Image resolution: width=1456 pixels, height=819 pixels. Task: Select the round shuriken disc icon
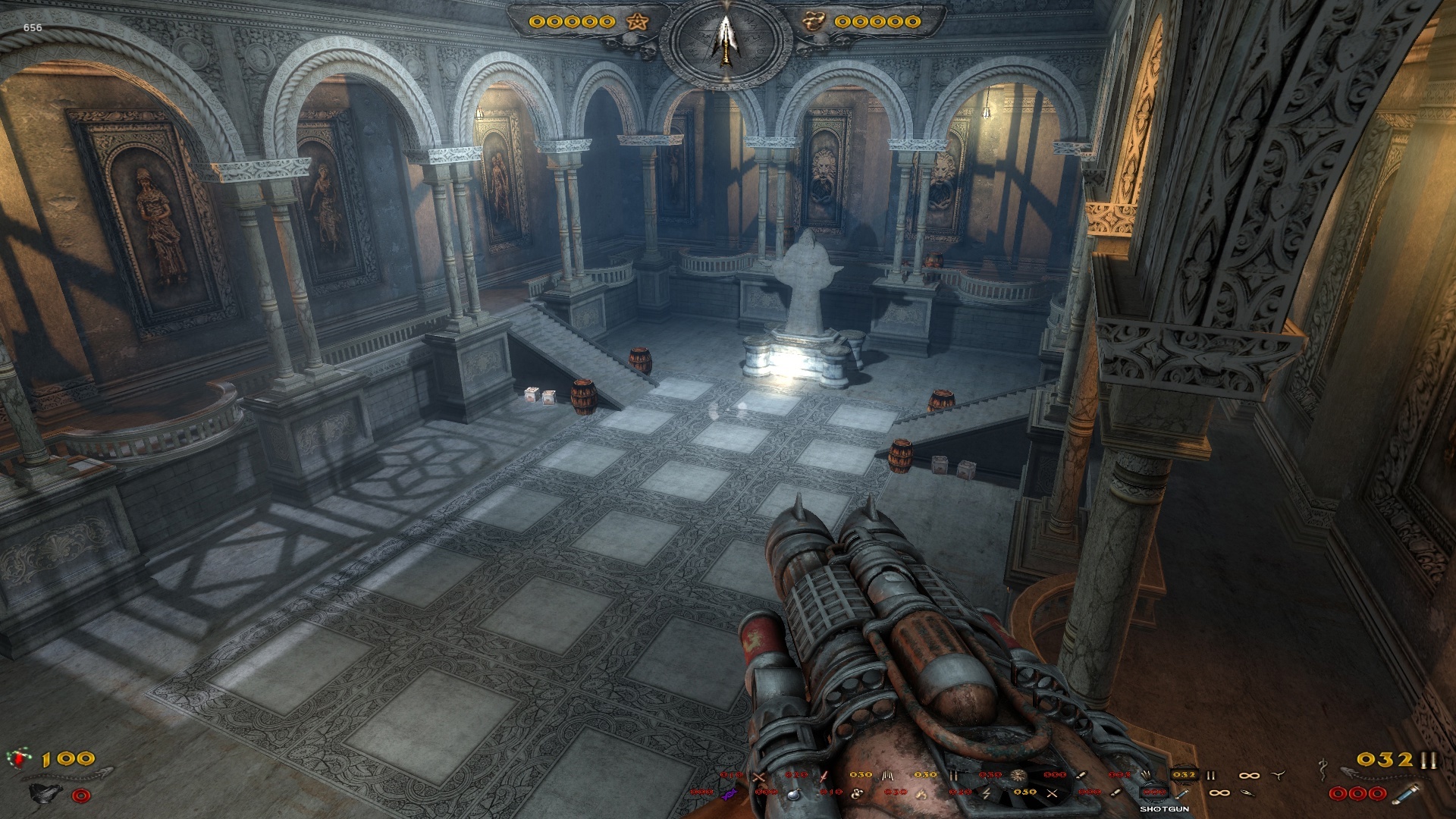coord(1018,775)
